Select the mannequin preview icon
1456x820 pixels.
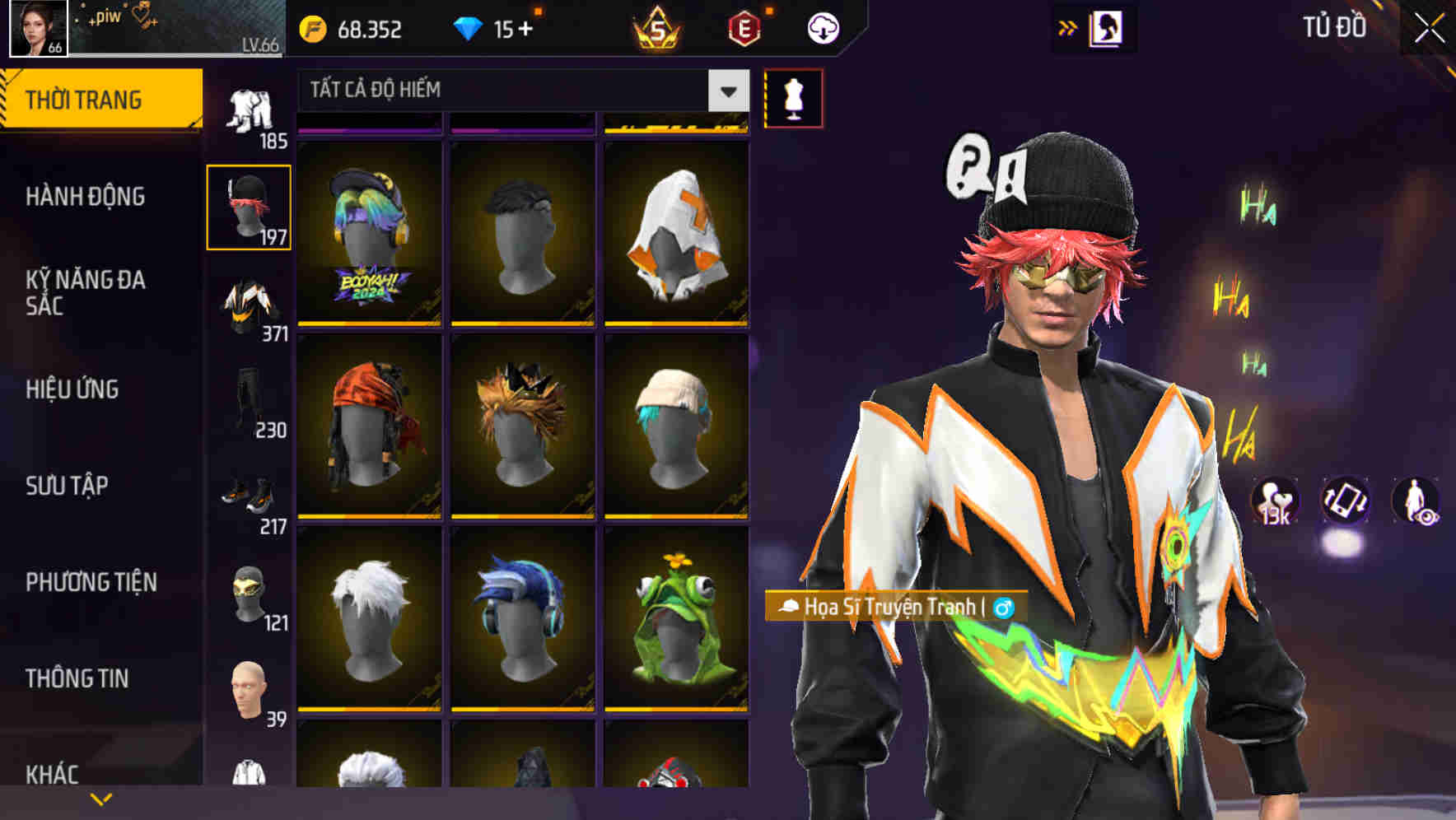point(794,97)
